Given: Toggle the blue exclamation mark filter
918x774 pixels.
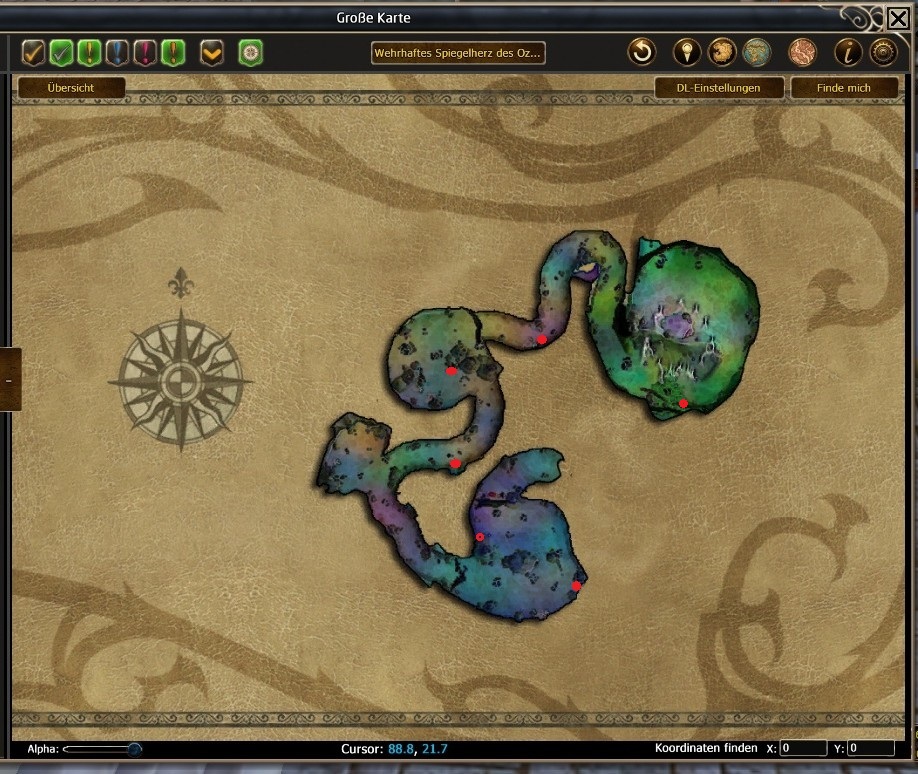Looking at the screenshot, I should click(117, 52).
